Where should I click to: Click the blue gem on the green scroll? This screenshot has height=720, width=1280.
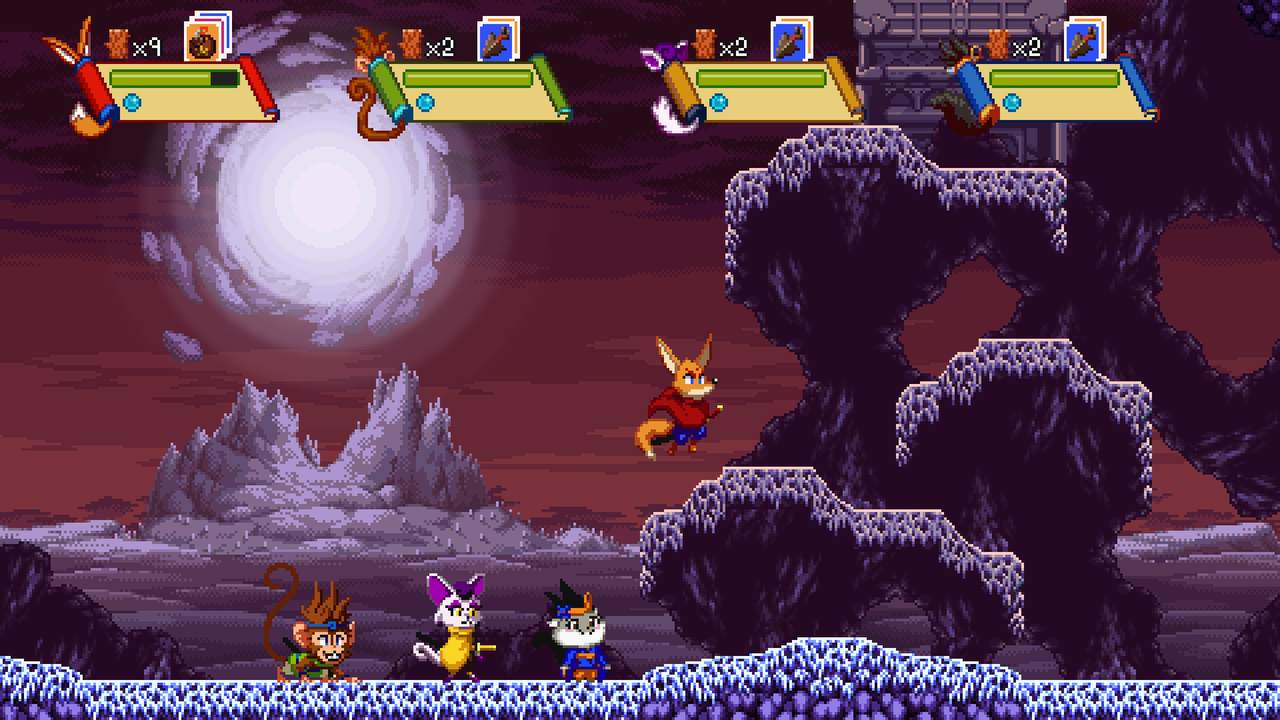pyautogui.click(x=425, y=100)
